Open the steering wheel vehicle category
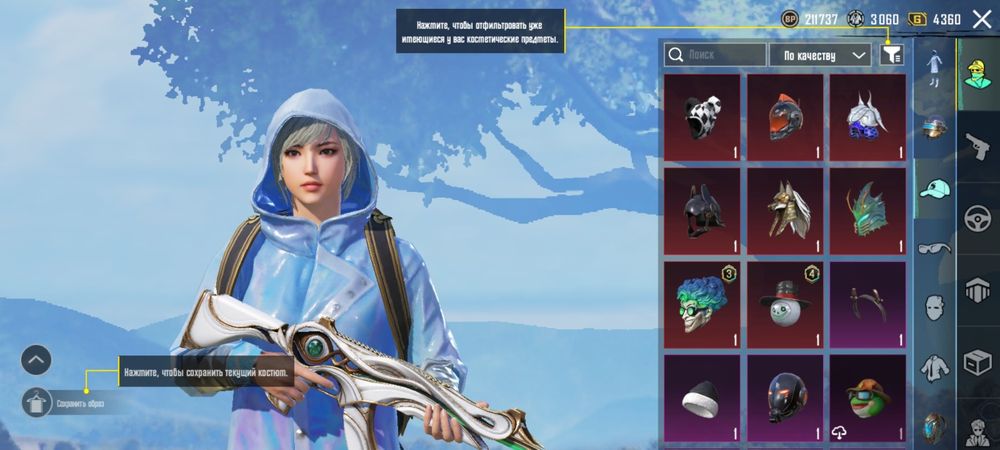This screenshot has width=1000, height=450. click(x=977, y=220)
